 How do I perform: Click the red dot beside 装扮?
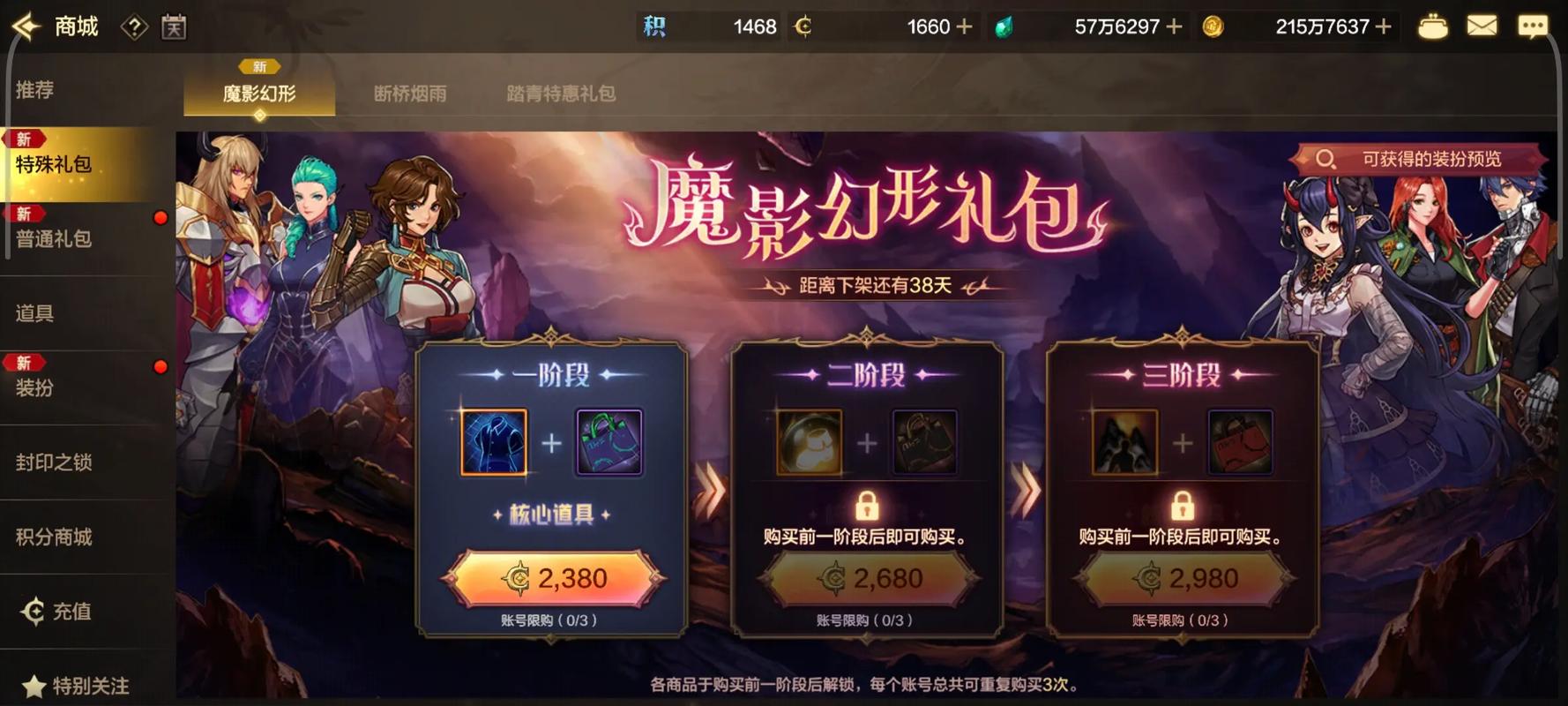pos(160,365)
